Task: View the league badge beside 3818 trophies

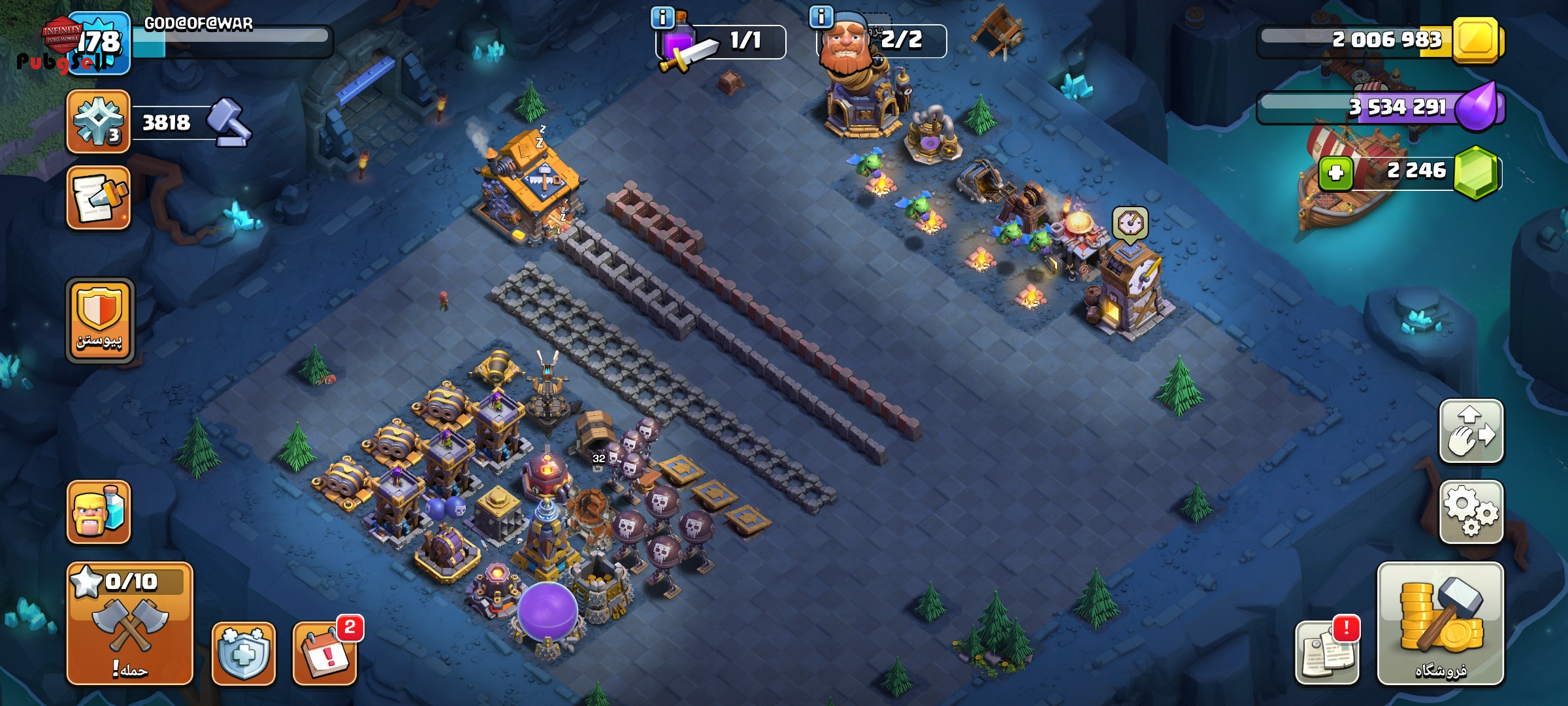Action: coord(99,122)
